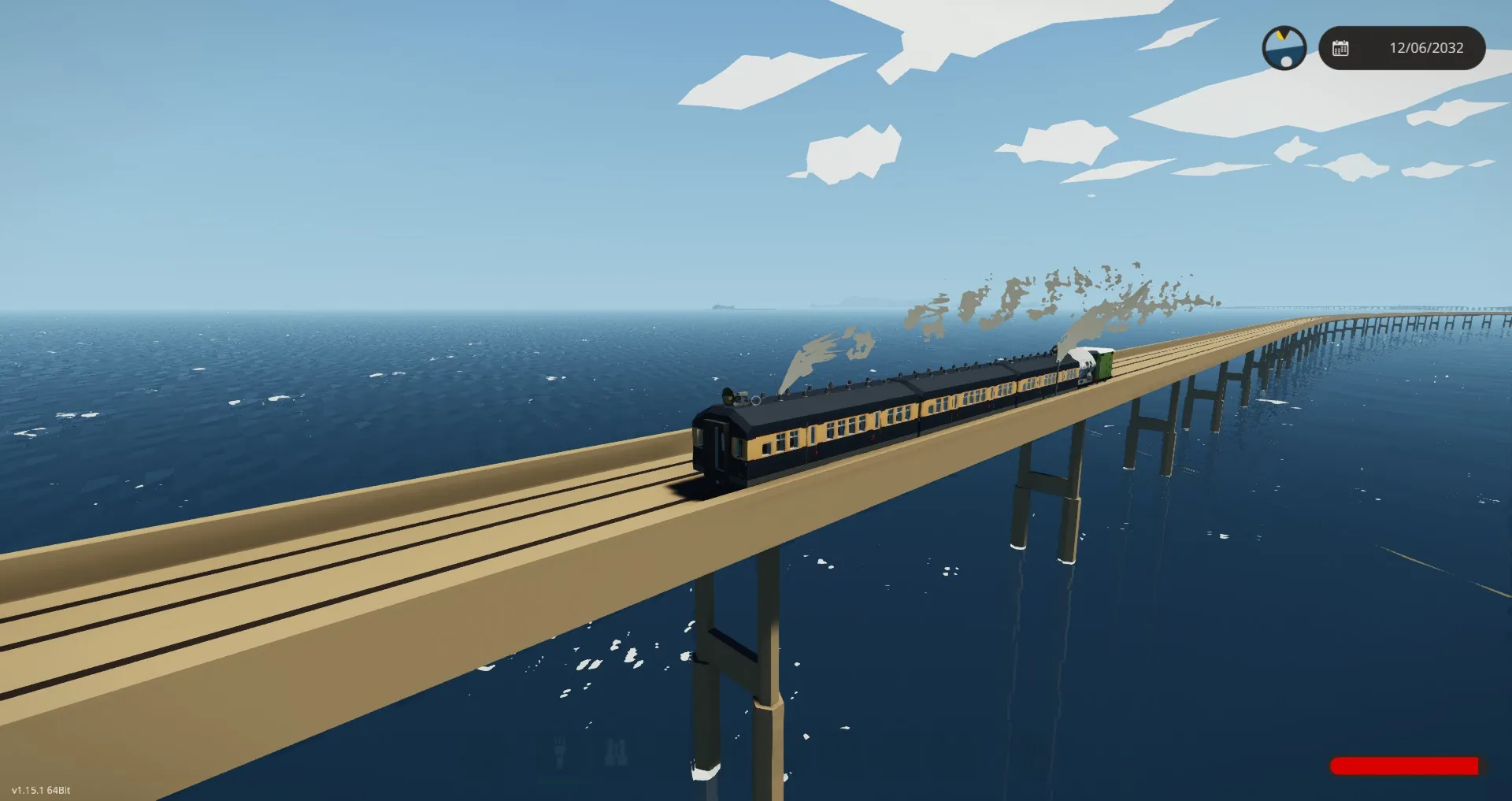Select the faded flashlight hotbar slot

point(560,753)
